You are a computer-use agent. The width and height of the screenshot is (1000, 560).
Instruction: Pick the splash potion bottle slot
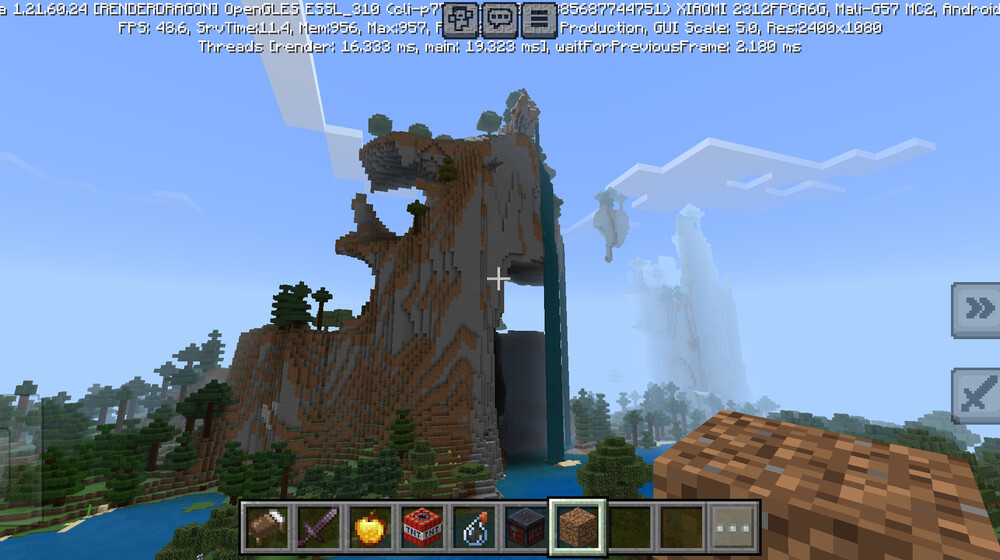pyautogui.click(x=474, y=526)
